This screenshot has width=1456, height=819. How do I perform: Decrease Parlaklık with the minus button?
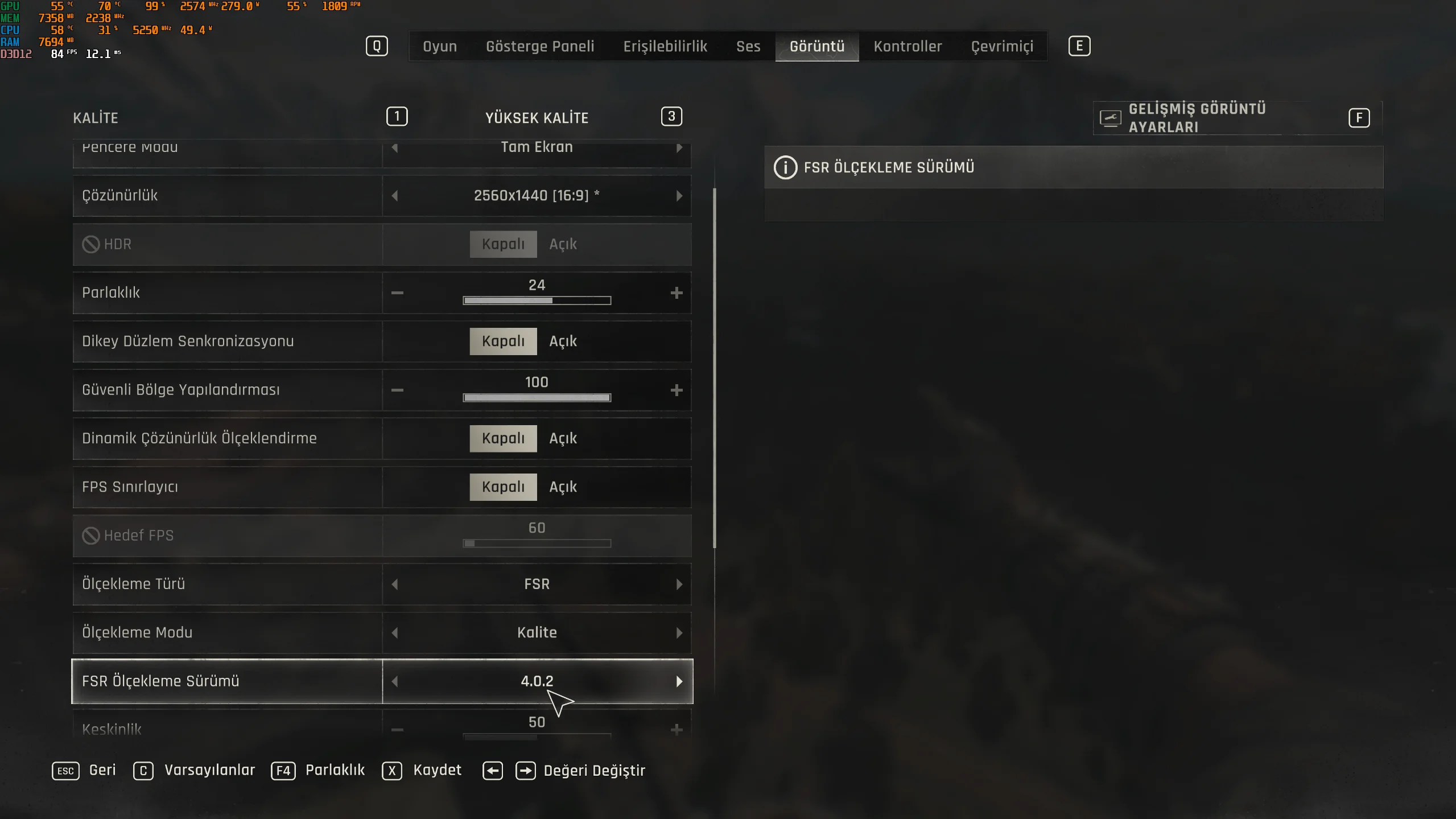point(397,293)
